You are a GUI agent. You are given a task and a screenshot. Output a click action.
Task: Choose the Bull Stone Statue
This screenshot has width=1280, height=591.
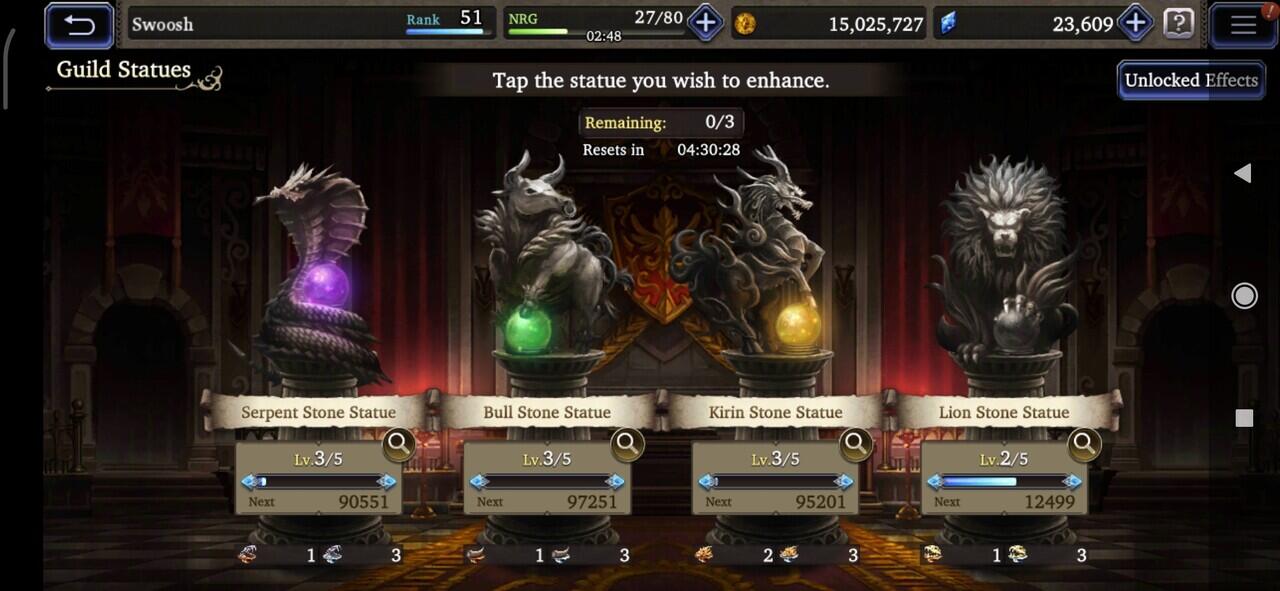[545, 280]
